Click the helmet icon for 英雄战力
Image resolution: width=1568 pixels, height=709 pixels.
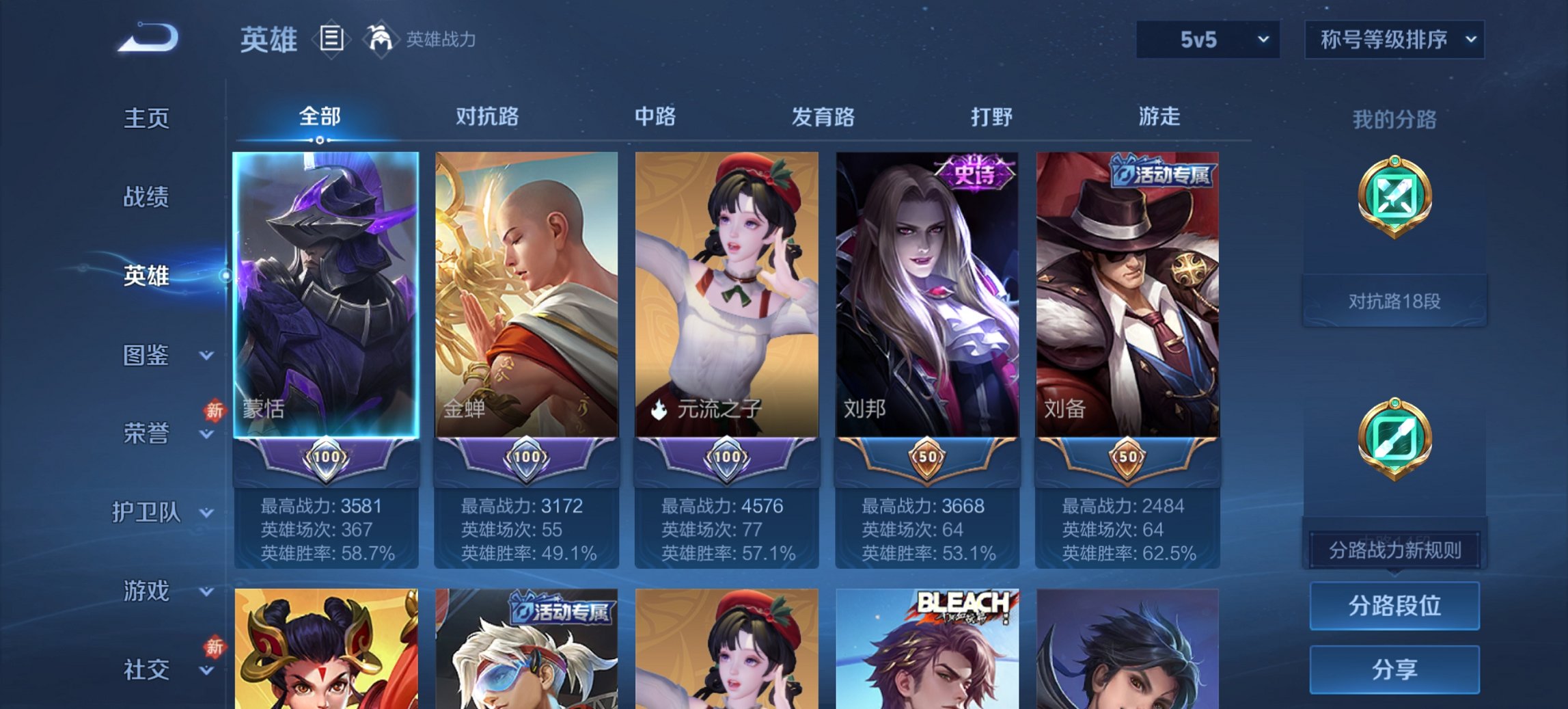point(381,39)
